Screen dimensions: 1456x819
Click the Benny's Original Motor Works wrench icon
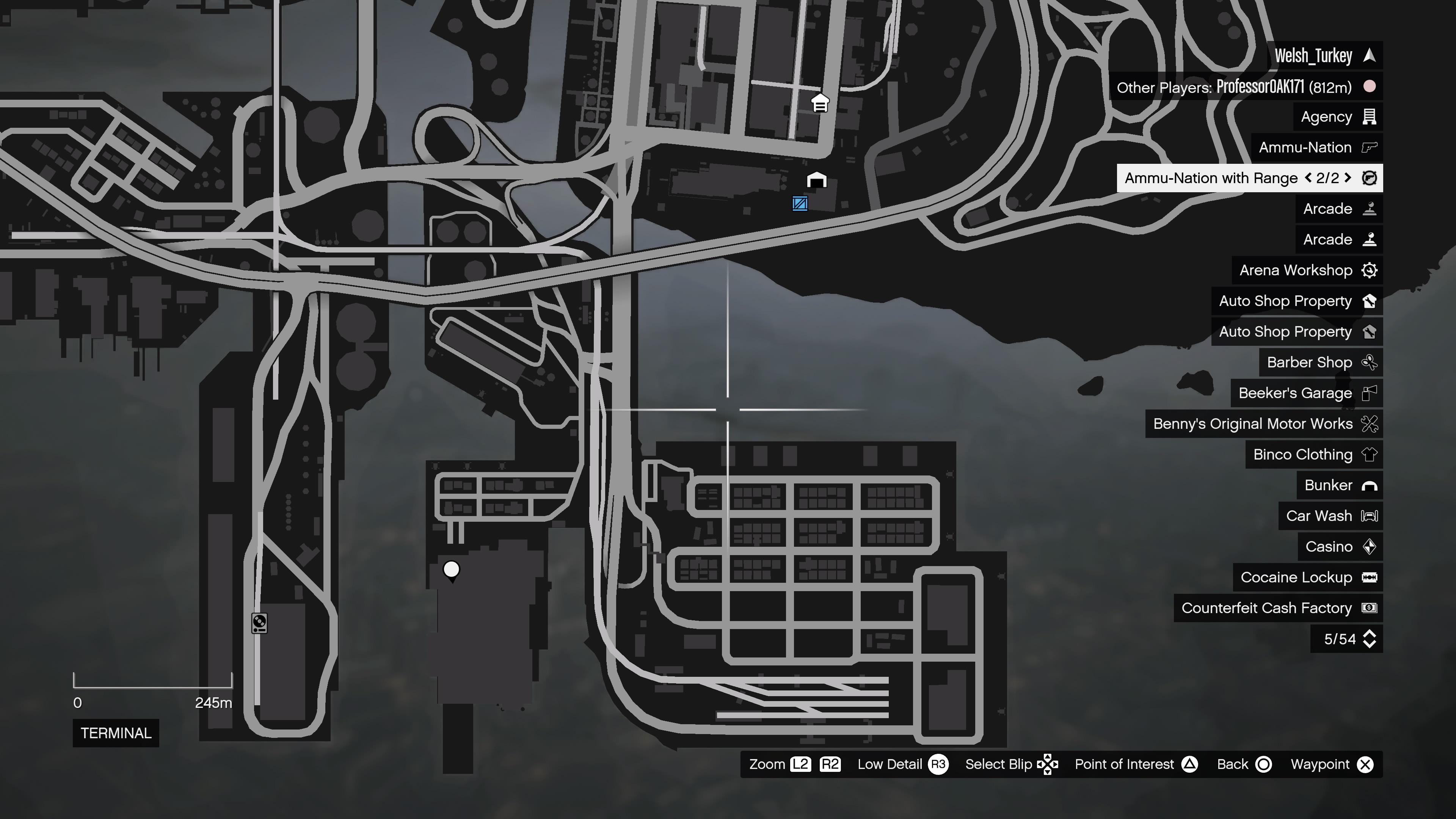(x=1370, y=424)
